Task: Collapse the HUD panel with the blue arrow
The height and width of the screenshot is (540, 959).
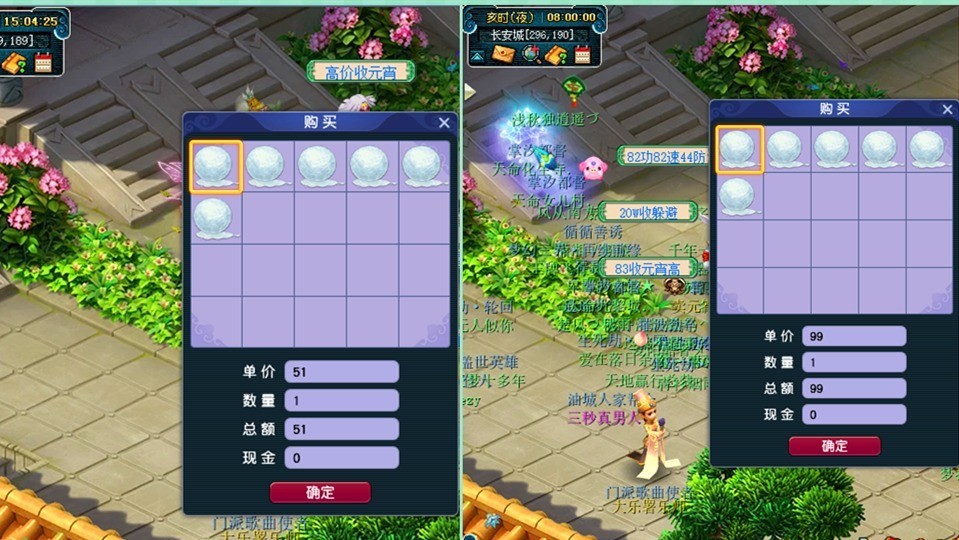Action: pyautogui.click(x=477, y=56)
